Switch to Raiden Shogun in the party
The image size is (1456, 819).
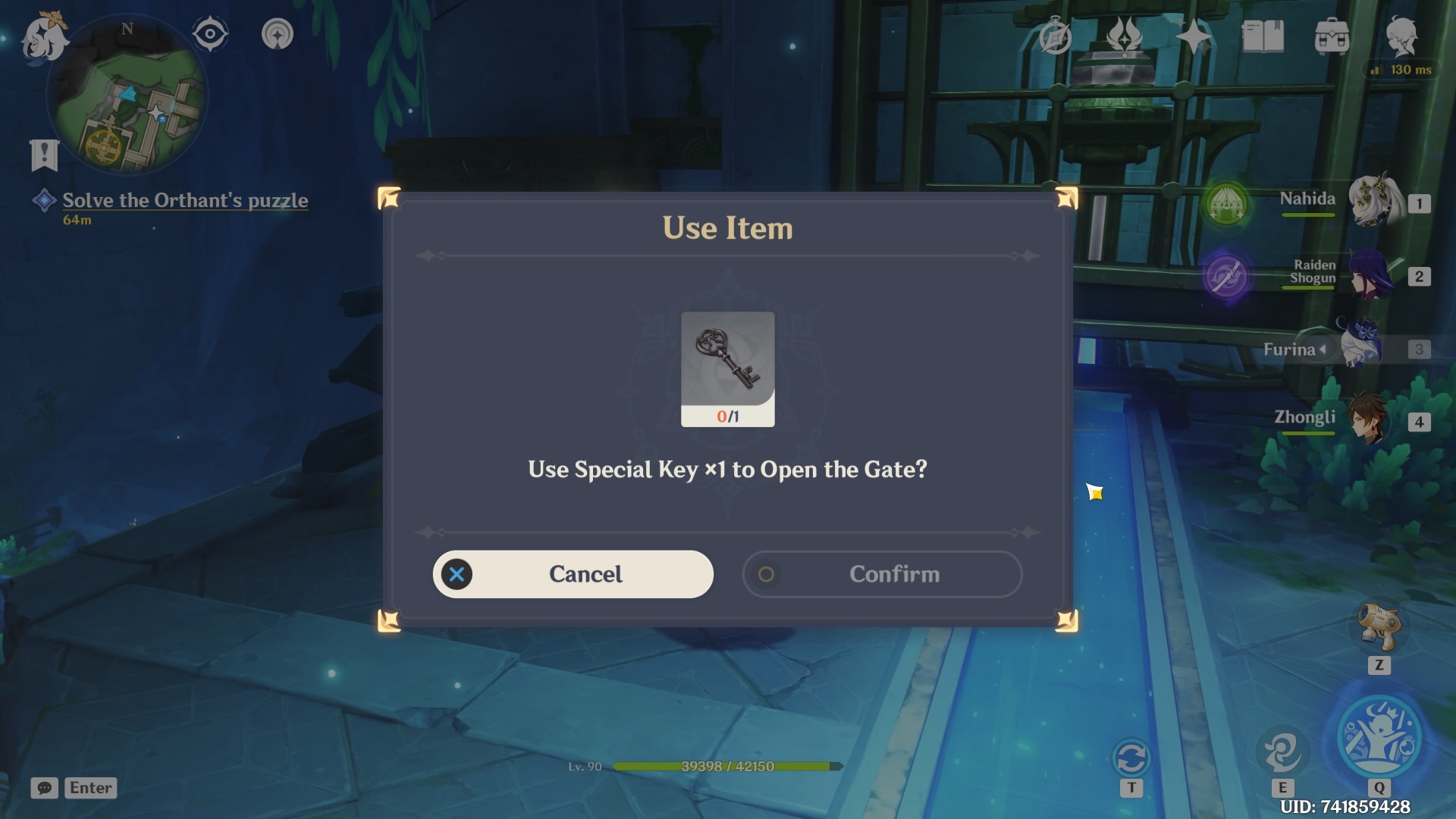(1369, 275)
